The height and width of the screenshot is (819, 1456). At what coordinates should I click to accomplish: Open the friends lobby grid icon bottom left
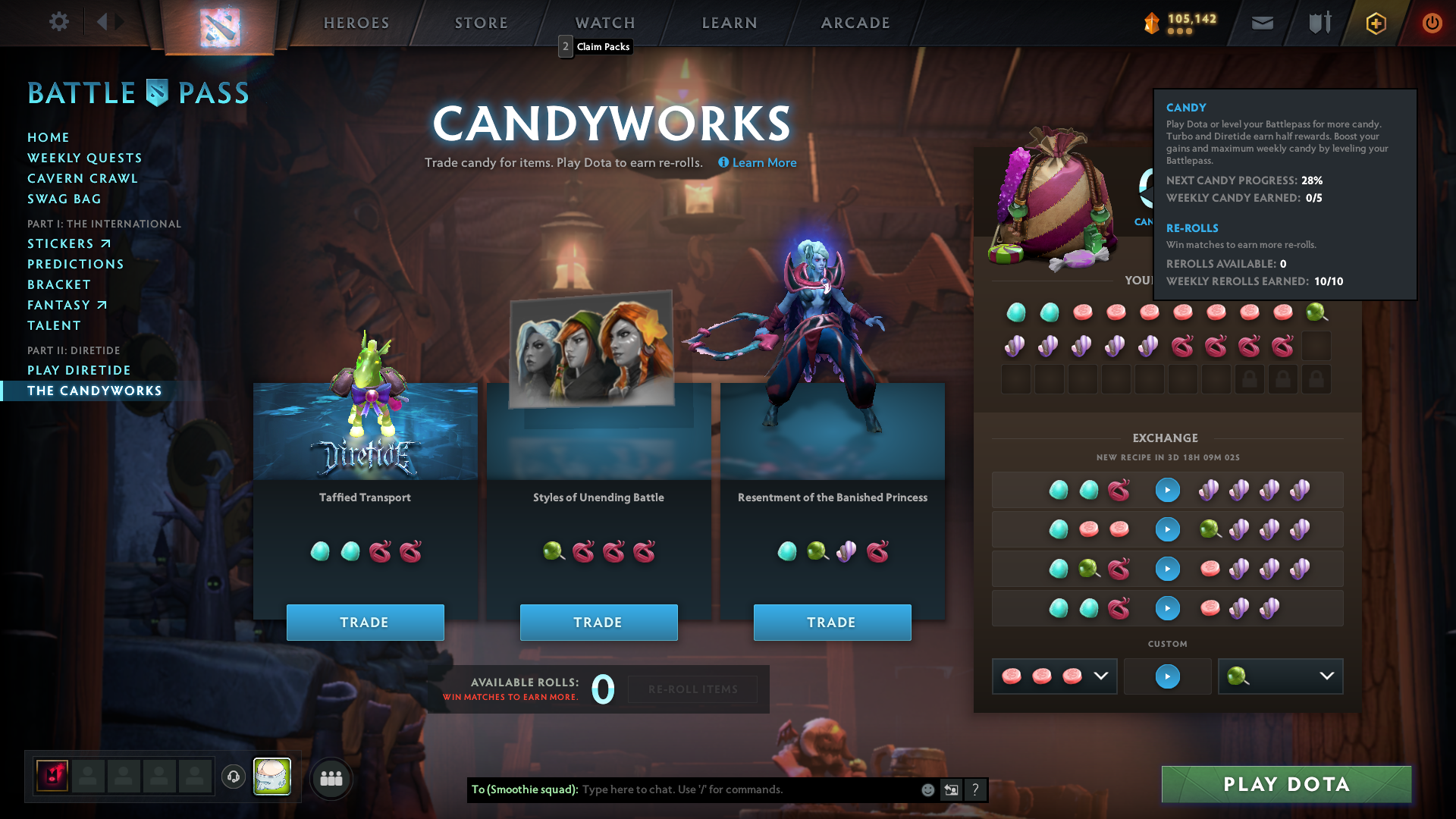click(331, 778)
